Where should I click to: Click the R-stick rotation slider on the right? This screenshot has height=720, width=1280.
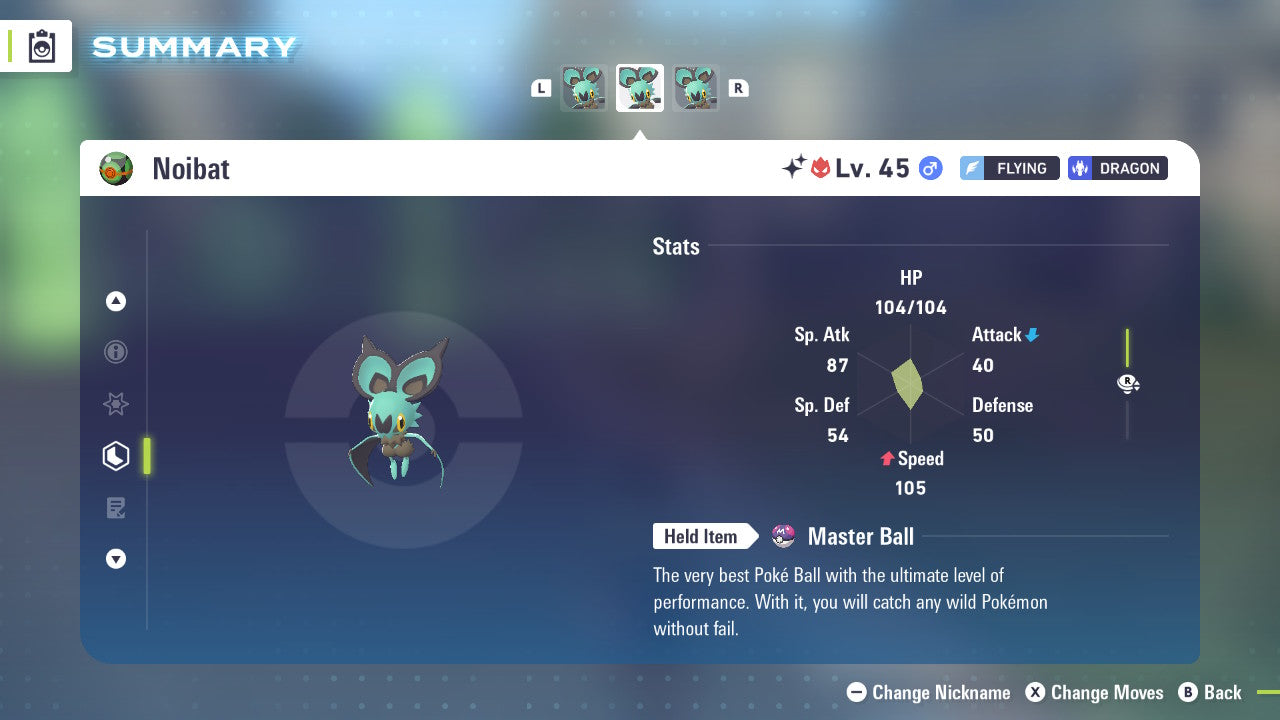coord(1128,383)
